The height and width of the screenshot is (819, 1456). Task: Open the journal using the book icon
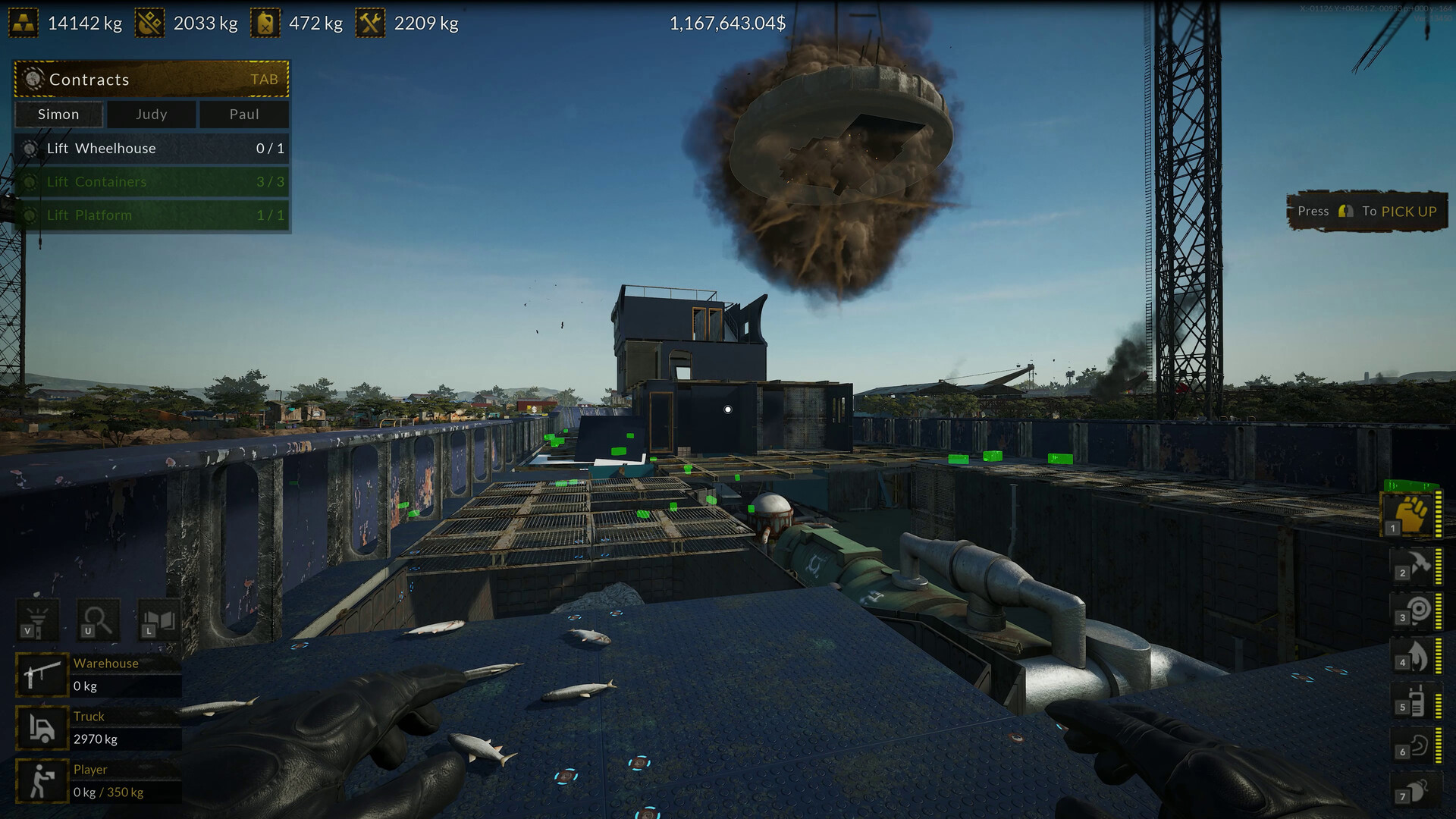pyautogui.click(x=160, y=619)
